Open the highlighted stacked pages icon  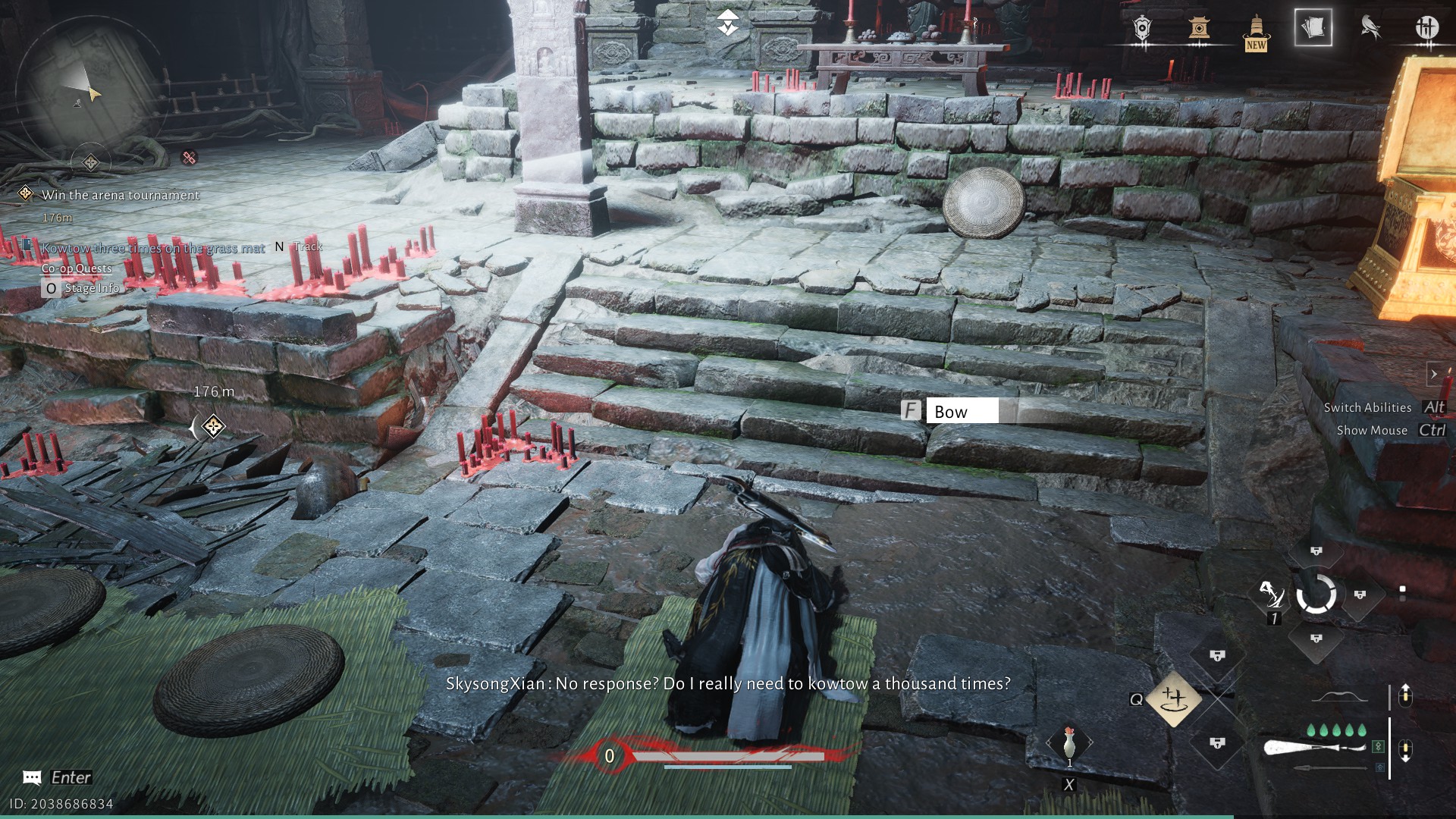click(x=1313, y=28)
